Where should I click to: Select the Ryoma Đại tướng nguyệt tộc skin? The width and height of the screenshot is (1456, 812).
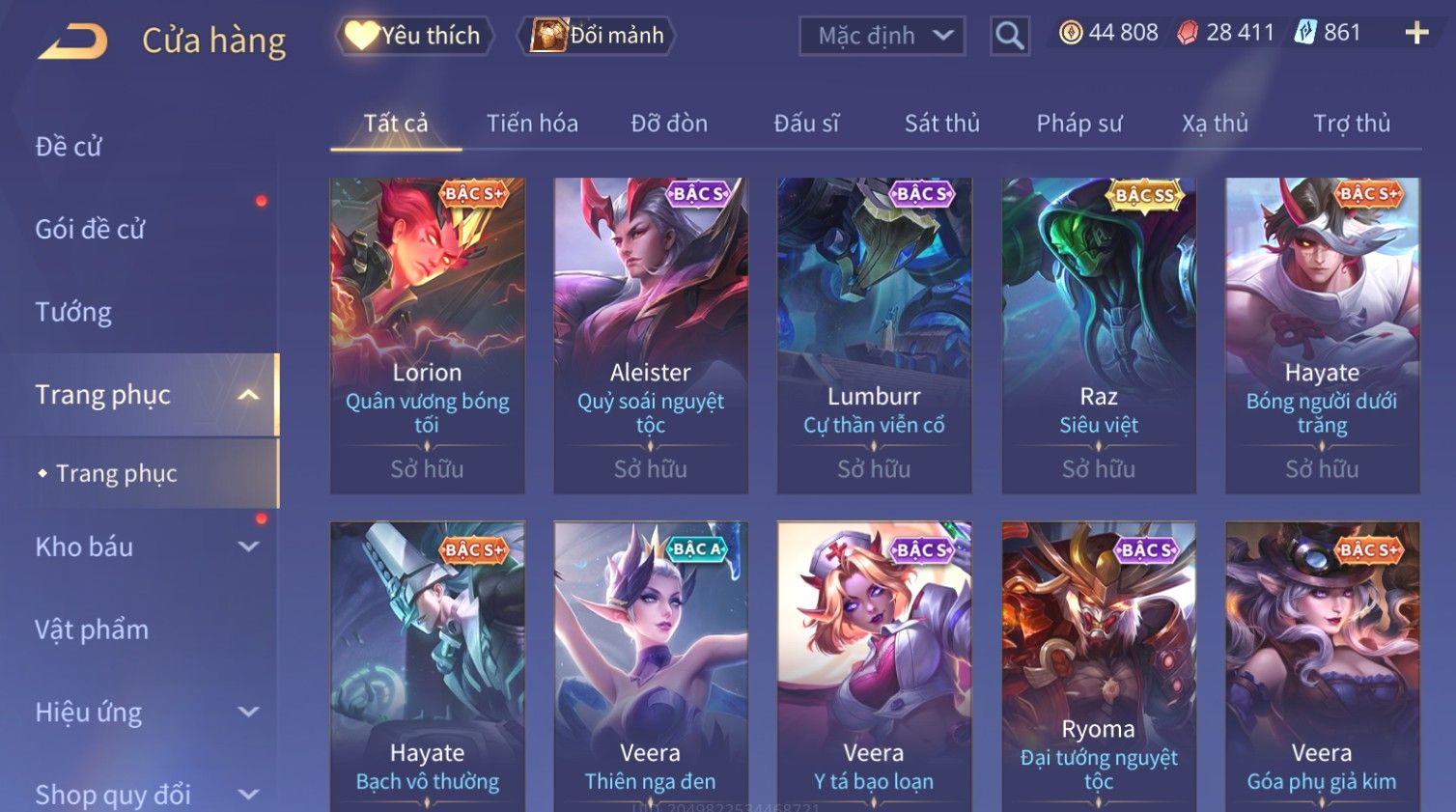1099,666
